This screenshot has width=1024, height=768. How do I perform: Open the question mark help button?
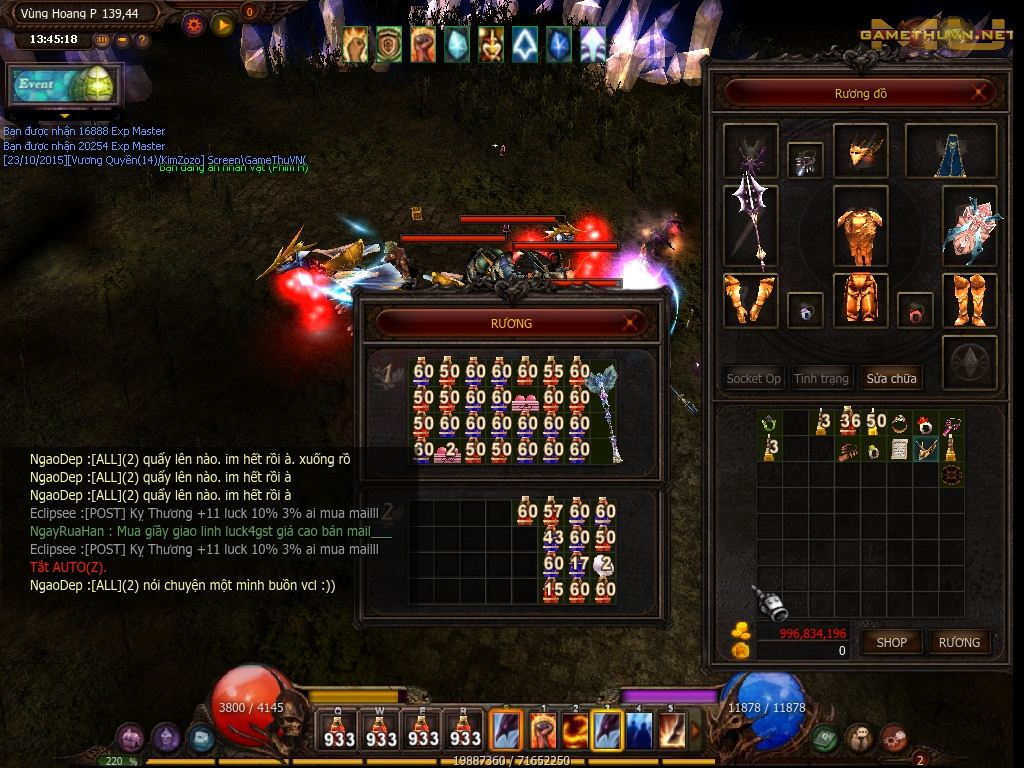(142, 40)
